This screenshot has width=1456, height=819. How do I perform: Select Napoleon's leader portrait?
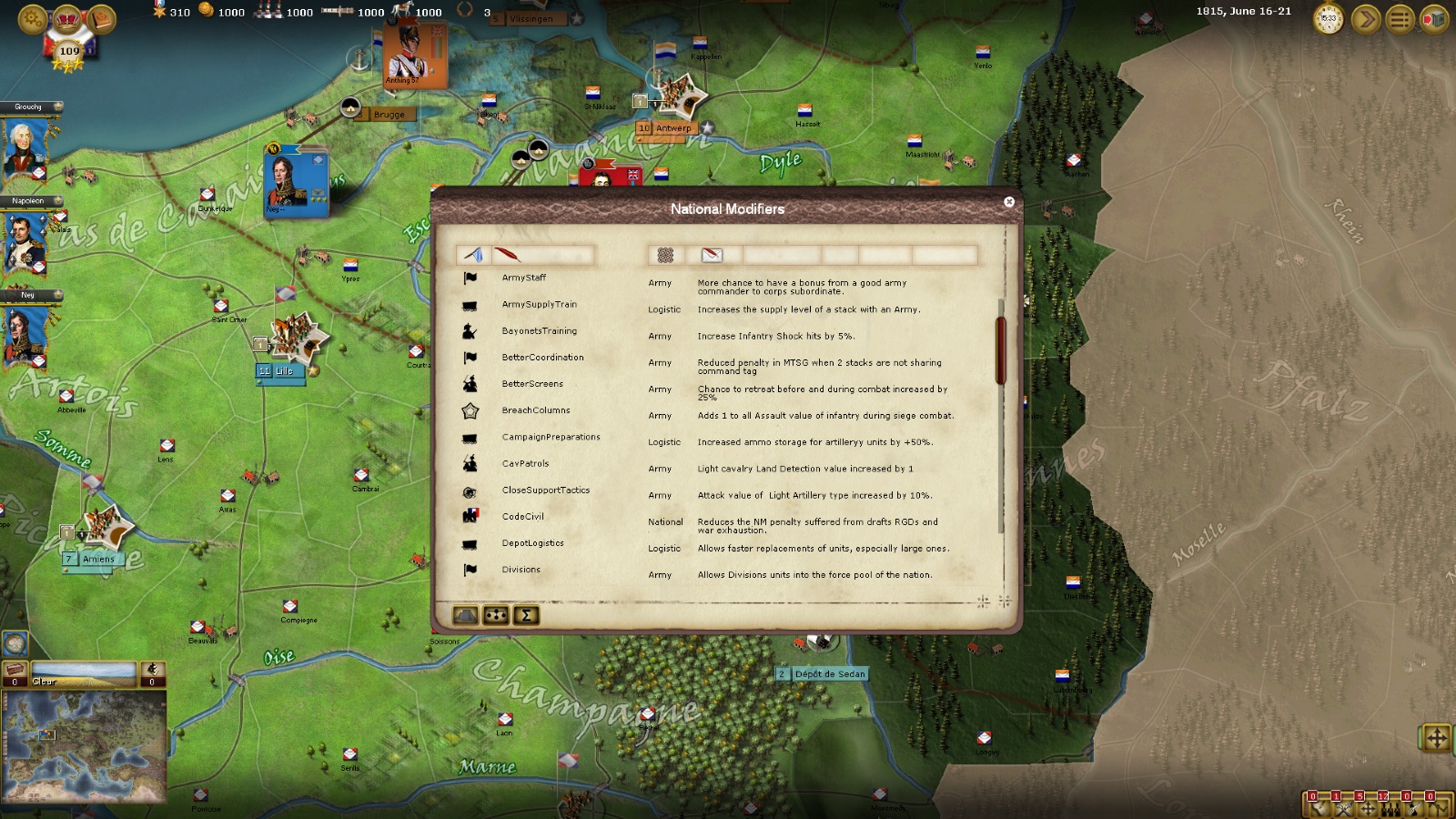point(25,242)
